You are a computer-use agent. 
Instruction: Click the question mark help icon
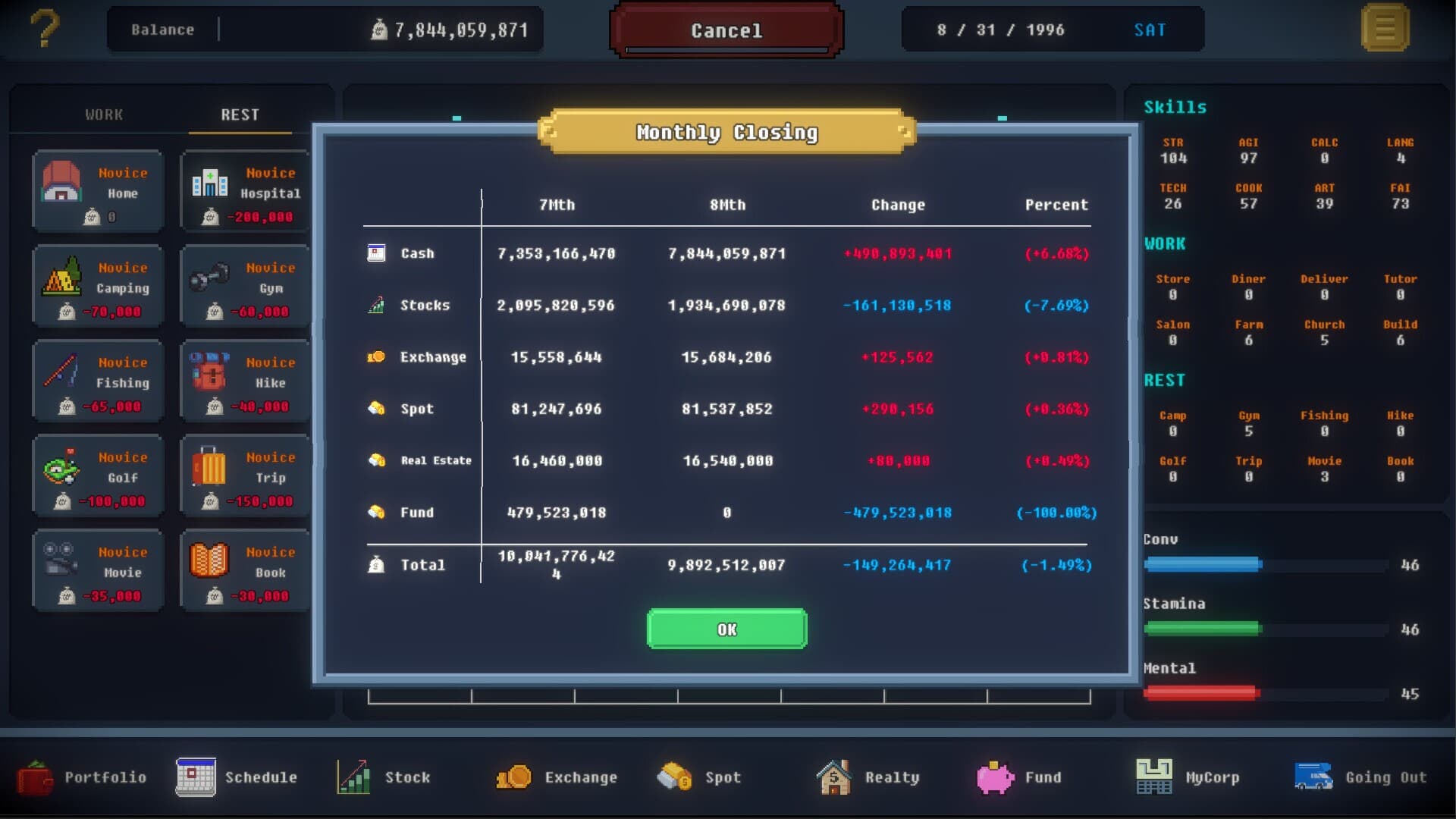coord(44,30)
